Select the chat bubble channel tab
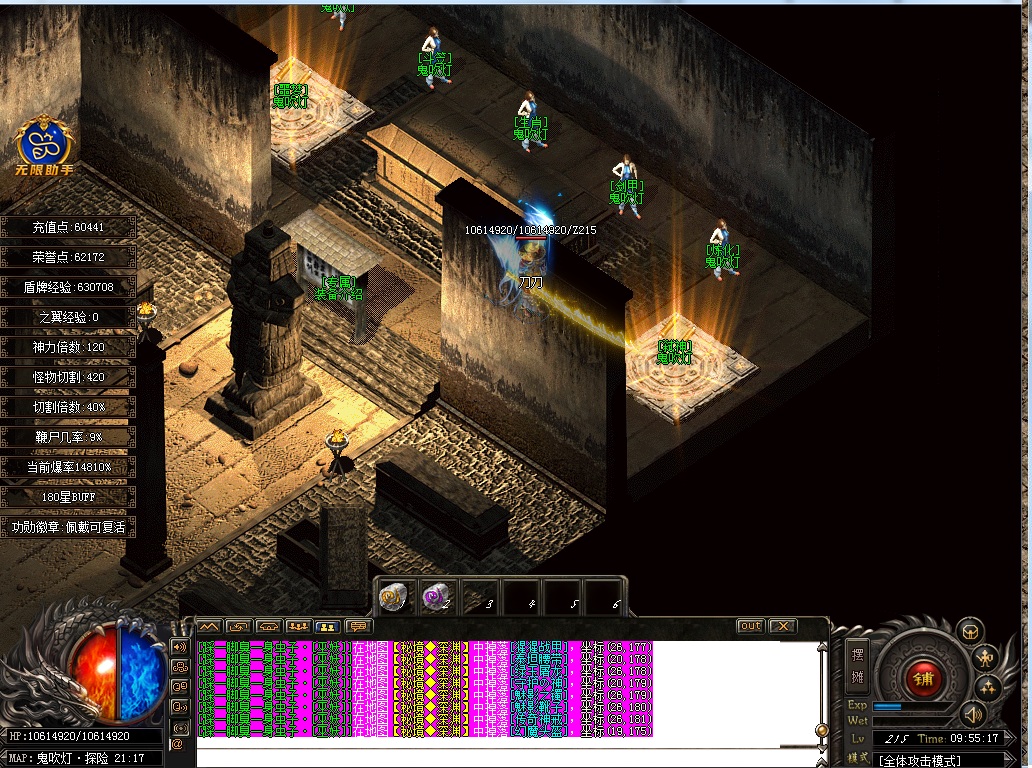This screenshot has width=1032, height=768. 357,626
